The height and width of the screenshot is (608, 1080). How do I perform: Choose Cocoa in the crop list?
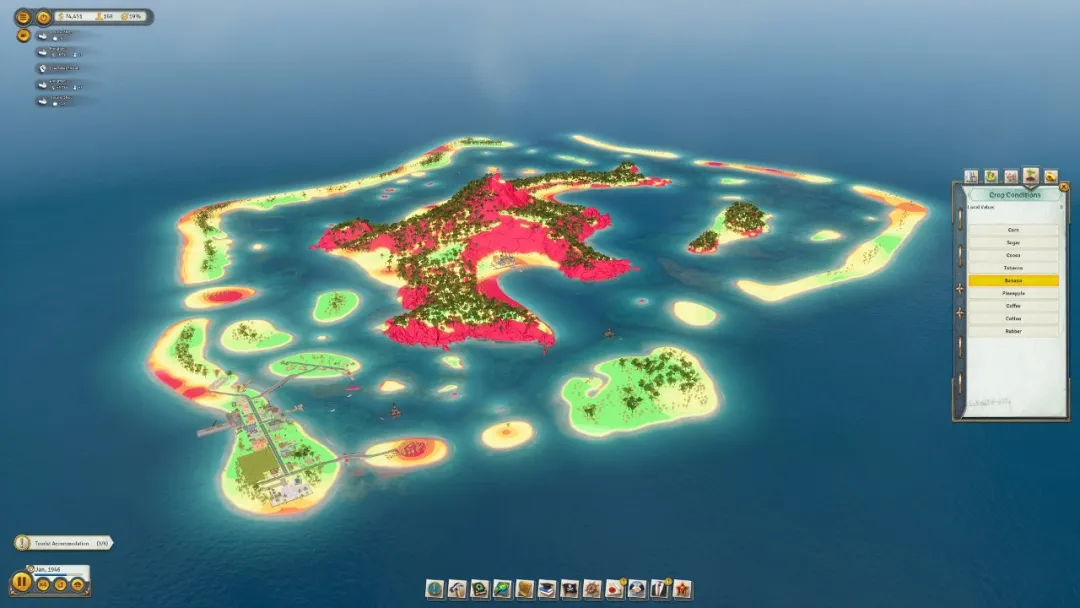(1013, 255)
